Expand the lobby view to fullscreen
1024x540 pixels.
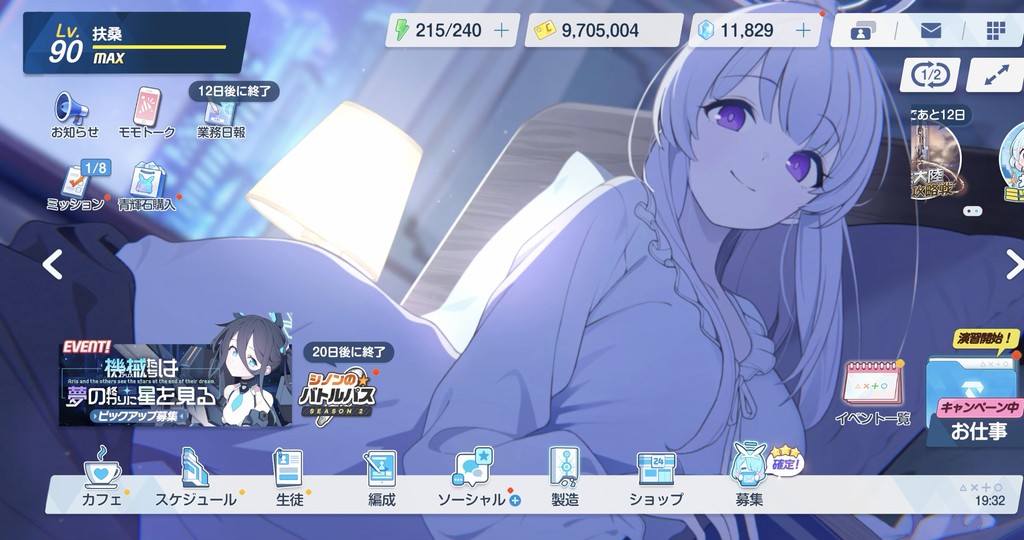(x=996, y=75)
